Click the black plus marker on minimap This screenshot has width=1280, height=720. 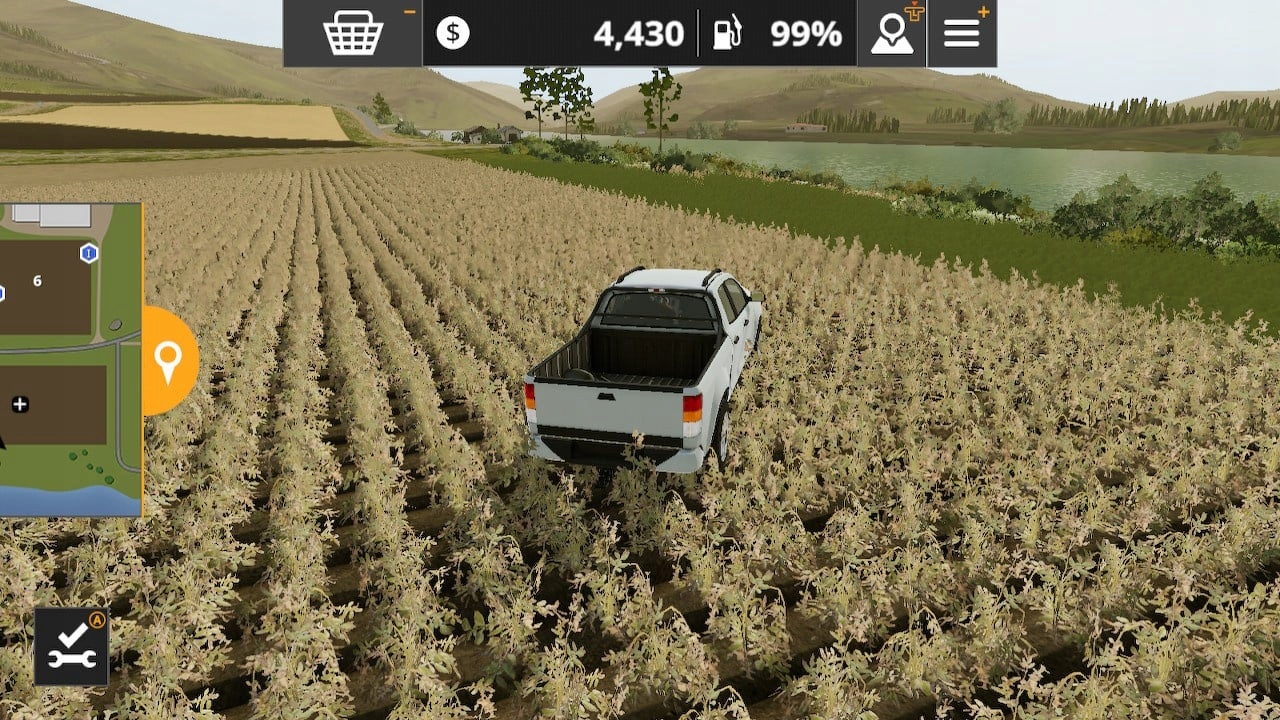click(x=21, y=404)
